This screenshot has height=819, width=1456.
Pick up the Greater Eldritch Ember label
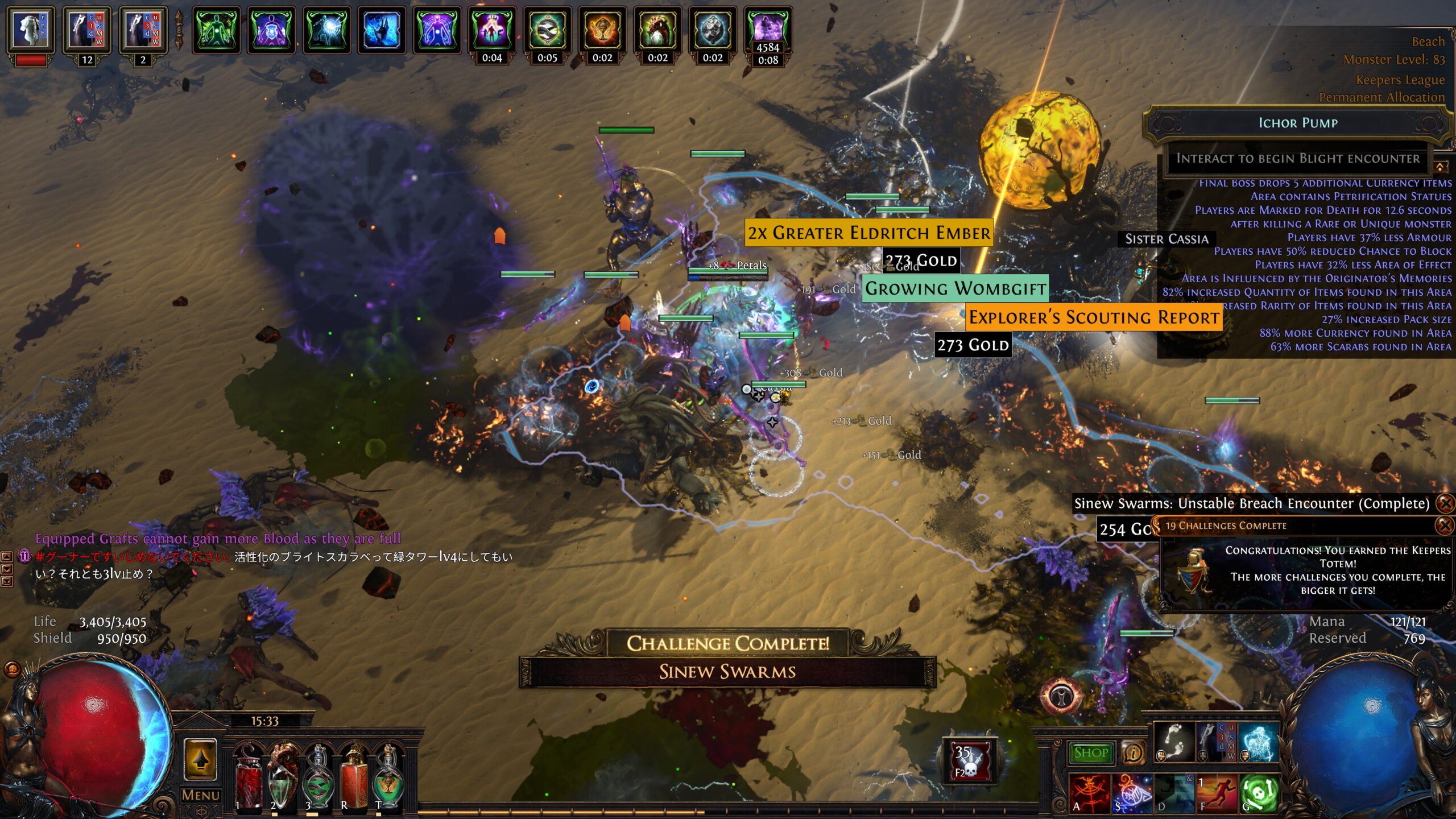868,233
